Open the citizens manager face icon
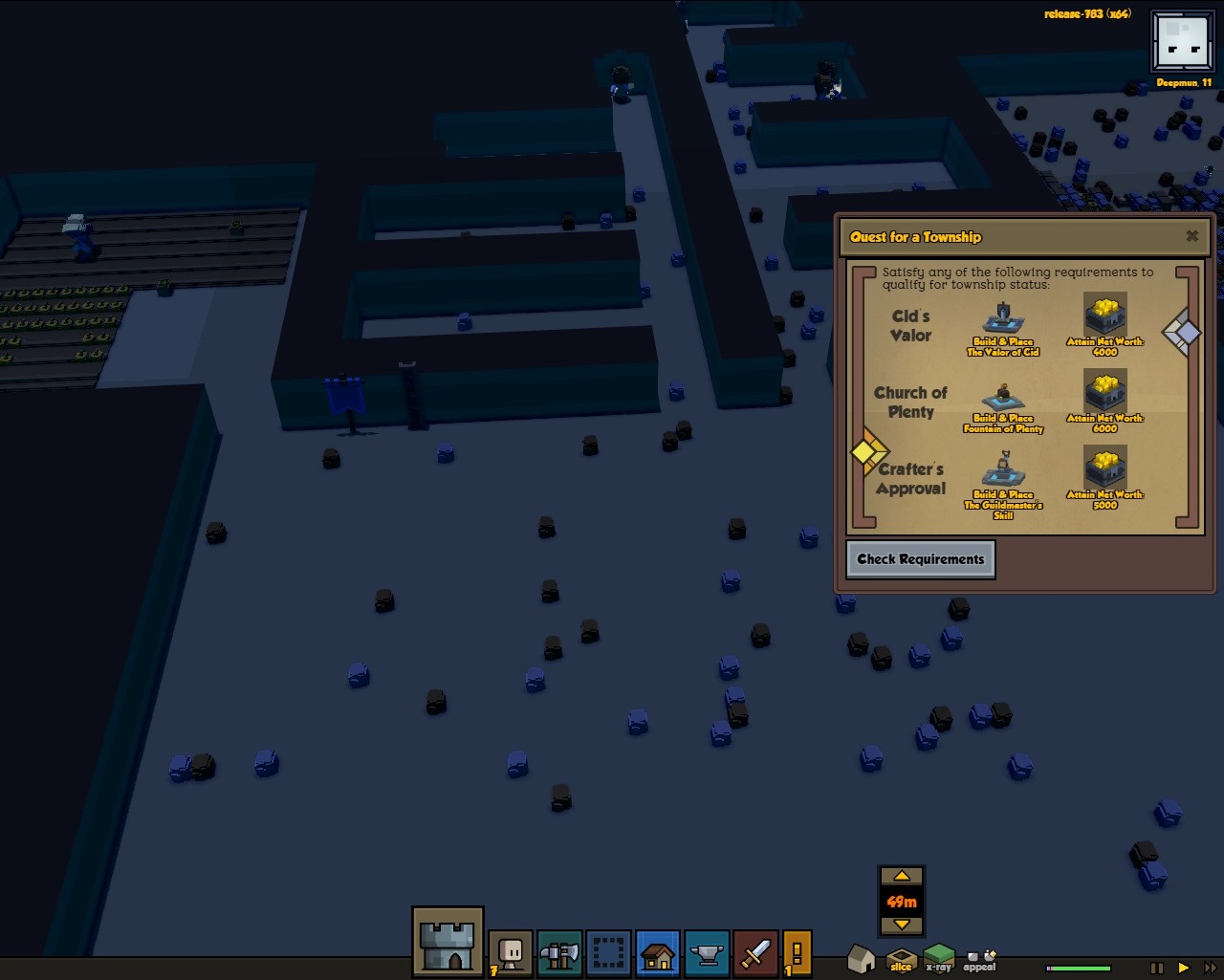The height and width of the screenshot is (980, 1224). click(x=512, y=953)
